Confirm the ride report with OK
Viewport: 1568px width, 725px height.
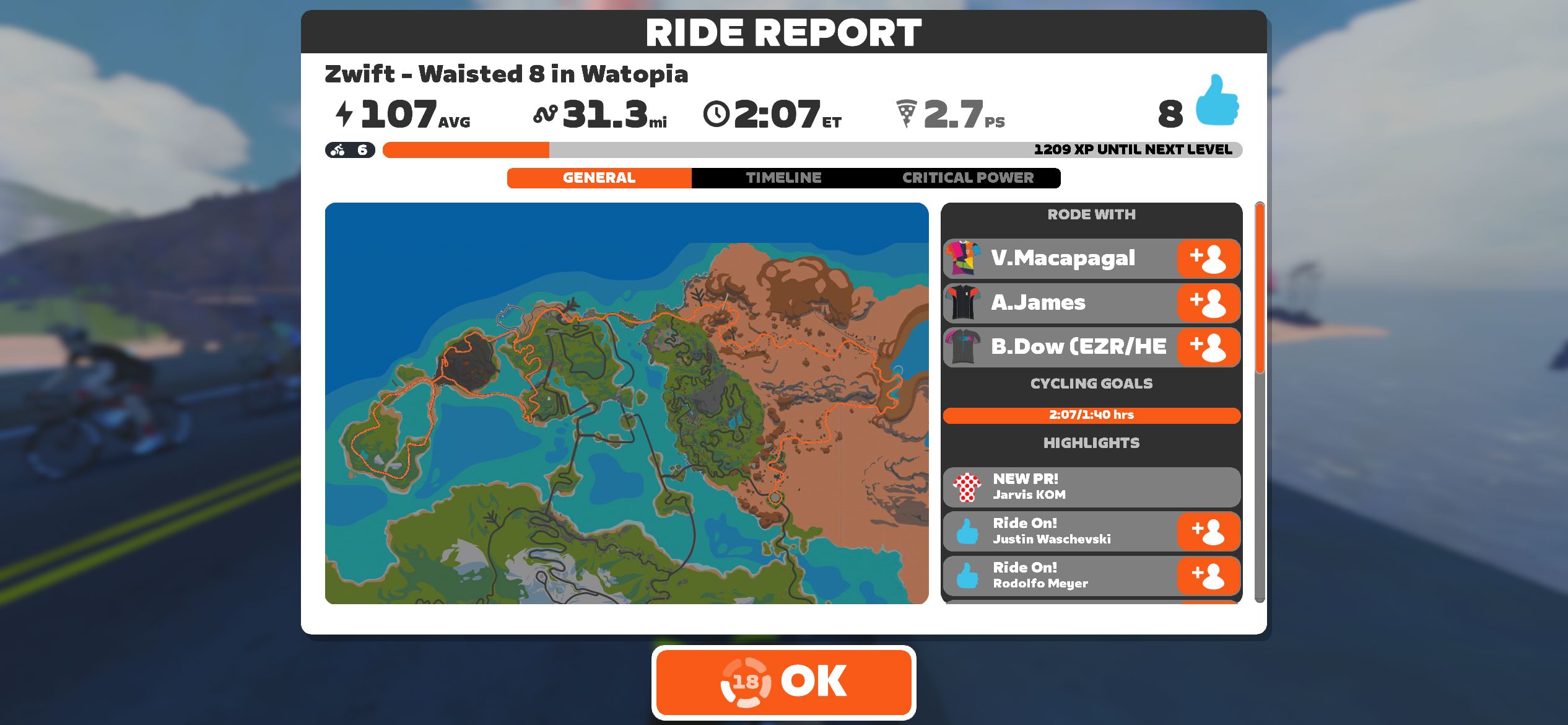tap(783, 682)
